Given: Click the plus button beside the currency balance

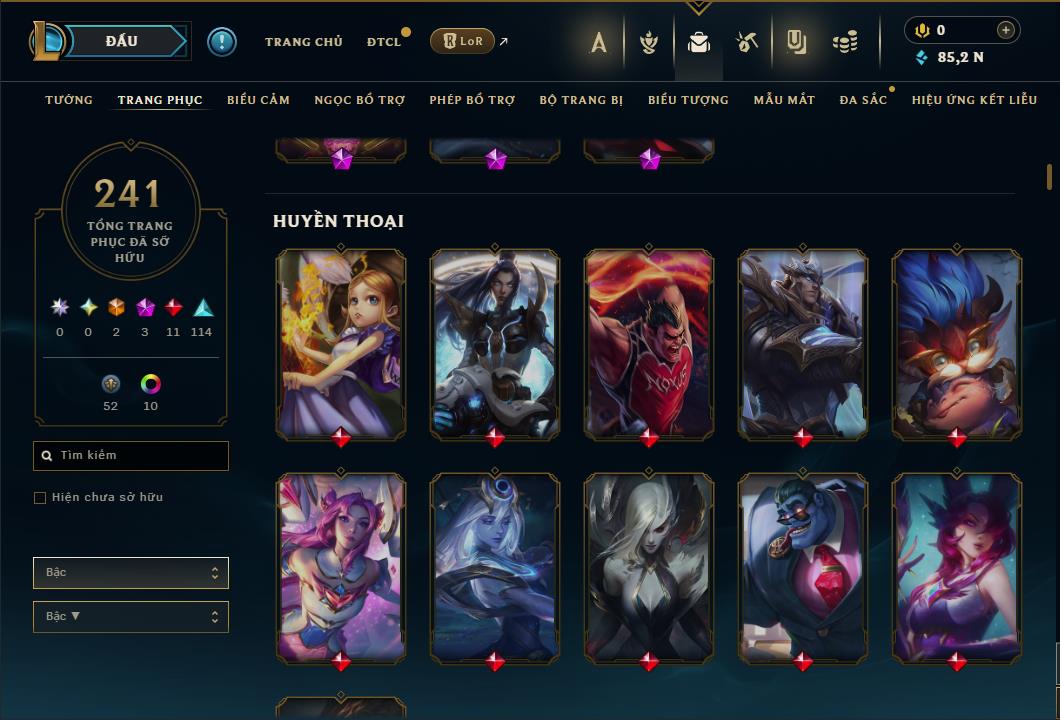Looking at the screenshot, I should [1006, 30].
